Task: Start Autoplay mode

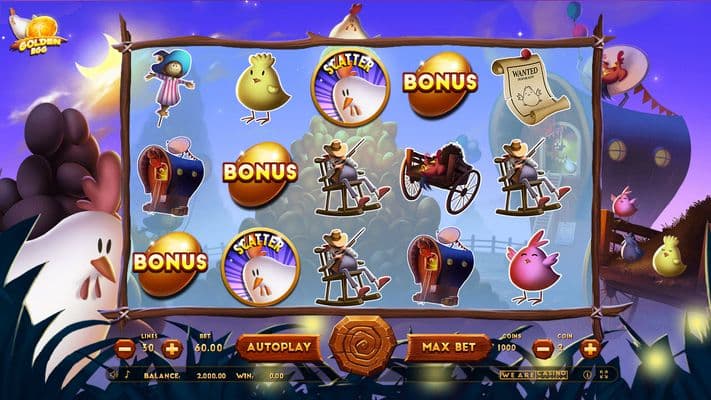Action: [278, 347]
